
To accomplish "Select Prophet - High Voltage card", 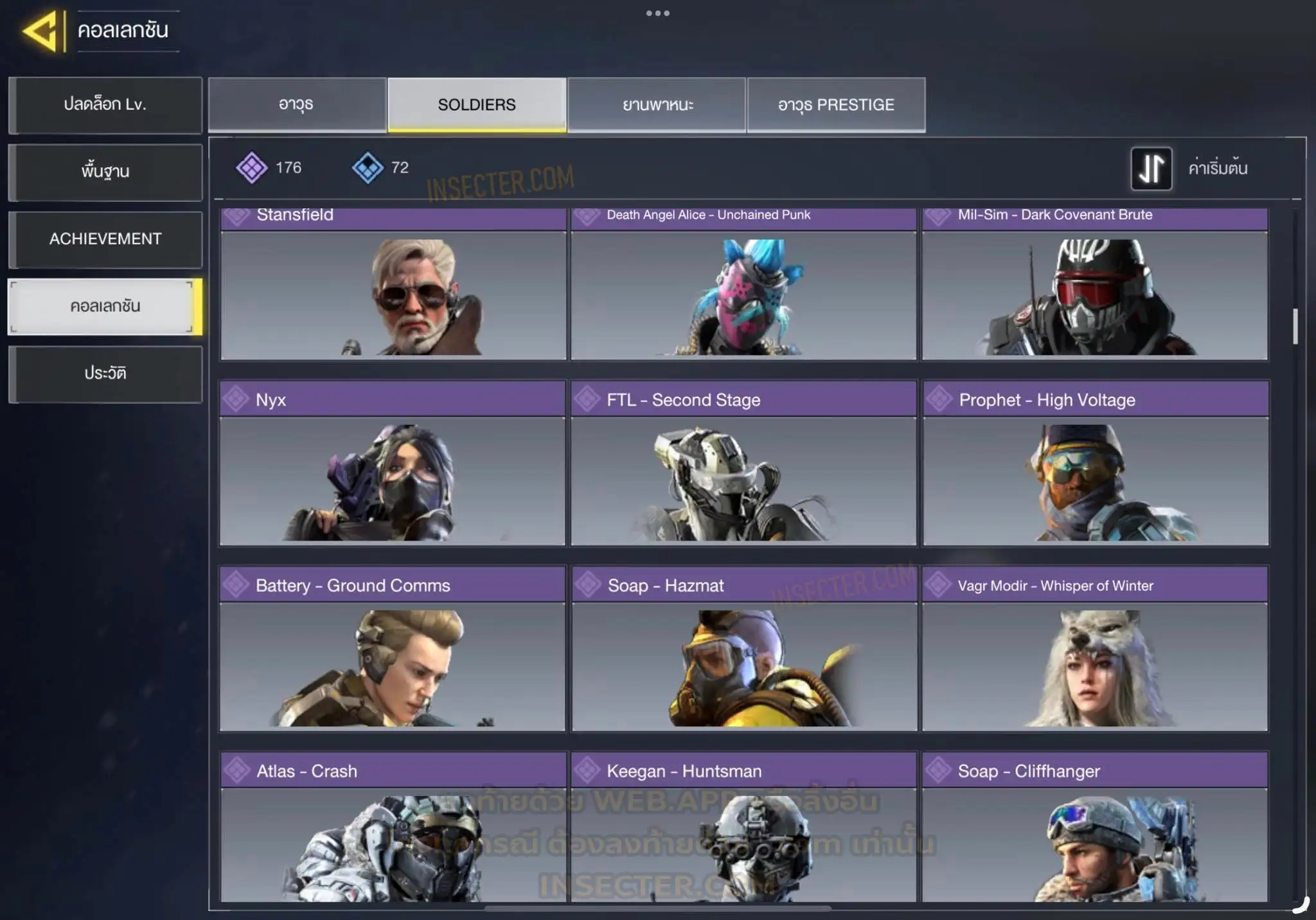I will click(1096, 469).
